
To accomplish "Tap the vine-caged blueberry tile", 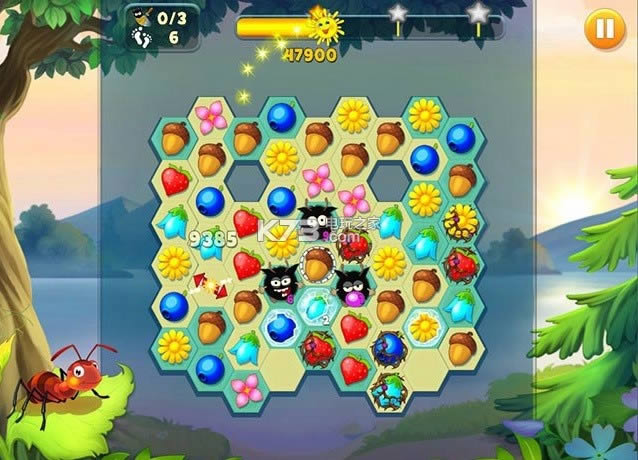I will [x=388, y=347].
